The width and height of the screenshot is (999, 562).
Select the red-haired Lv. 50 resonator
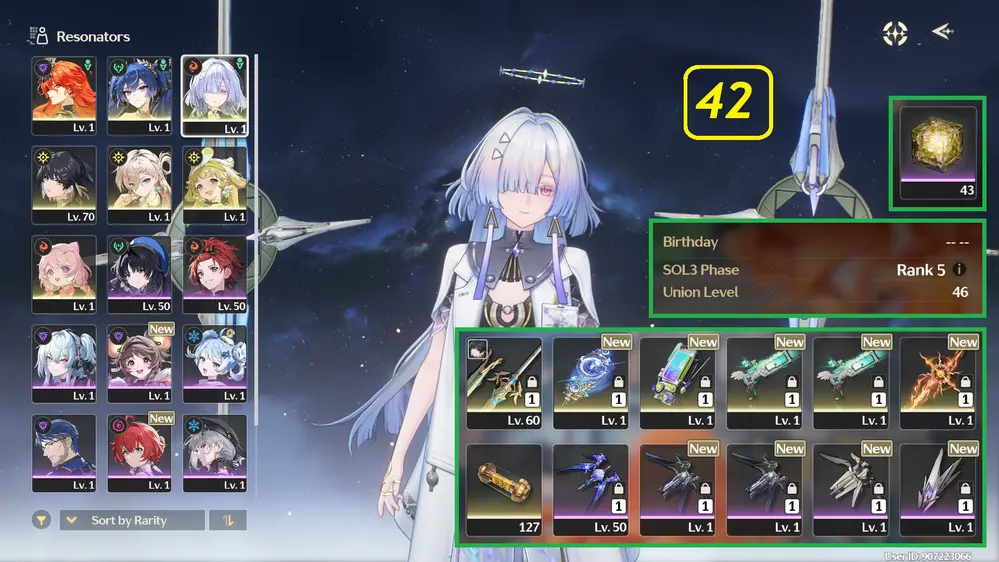coord(215,274)
